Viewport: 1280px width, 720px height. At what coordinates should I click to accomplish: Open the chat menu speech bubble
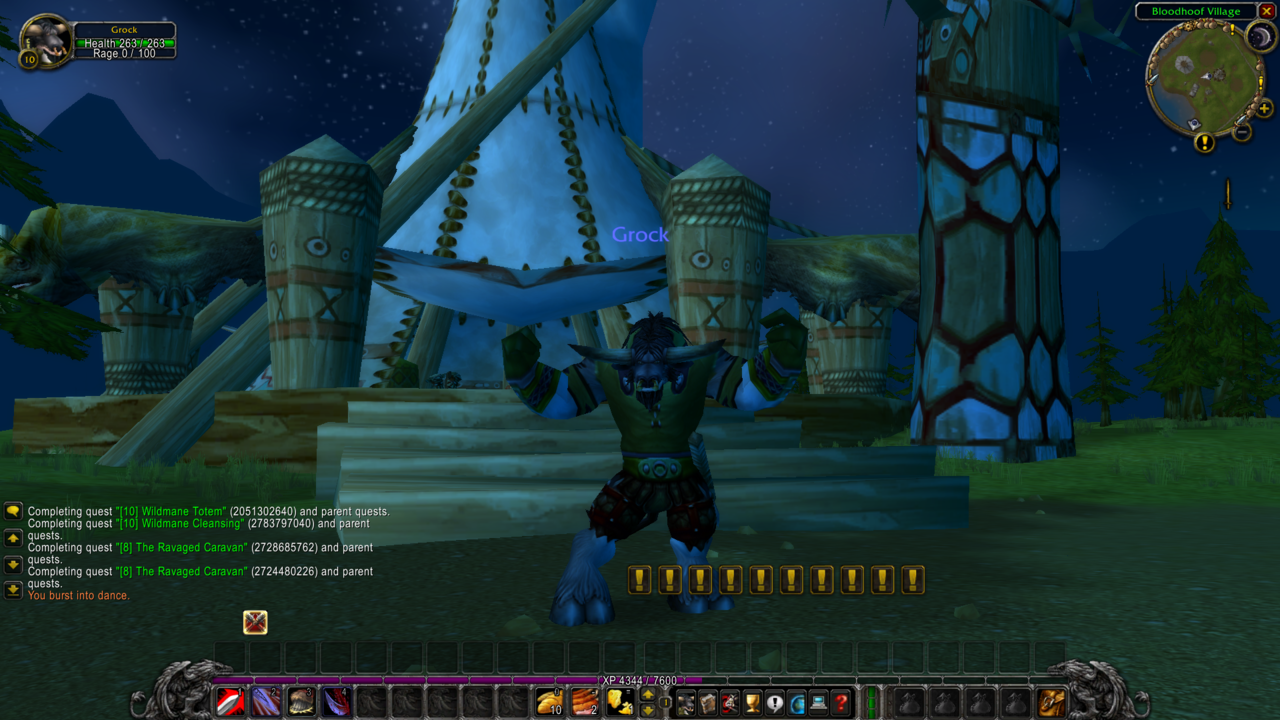pos(13,511)
